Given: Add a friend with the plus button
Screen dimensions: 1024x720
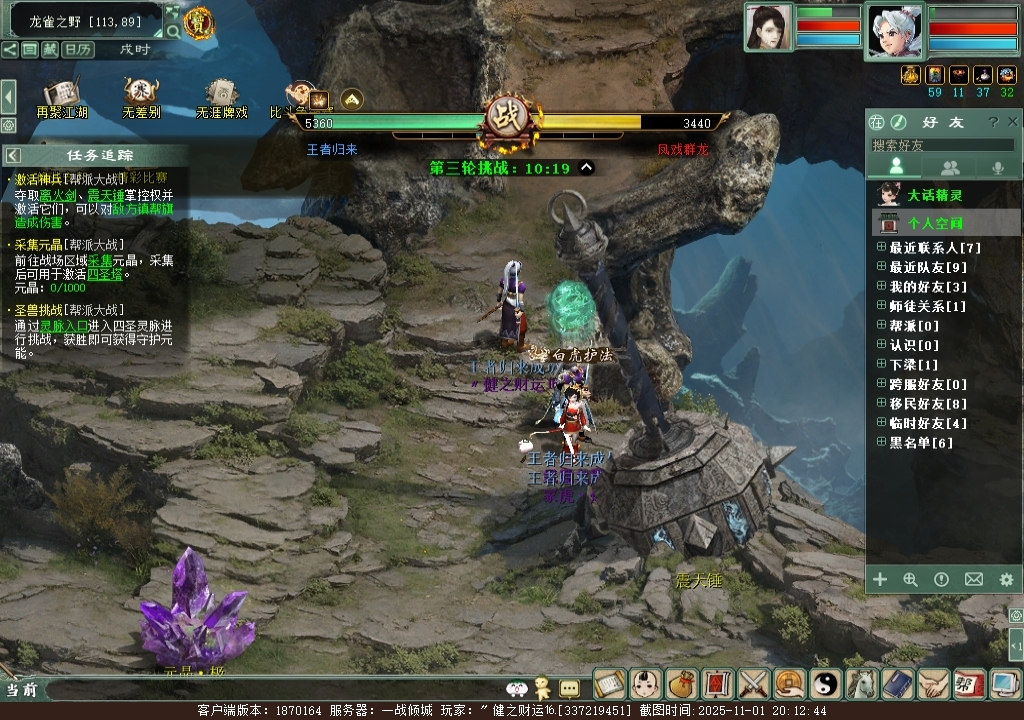Looking at the screenshot, I should [880, 579].
